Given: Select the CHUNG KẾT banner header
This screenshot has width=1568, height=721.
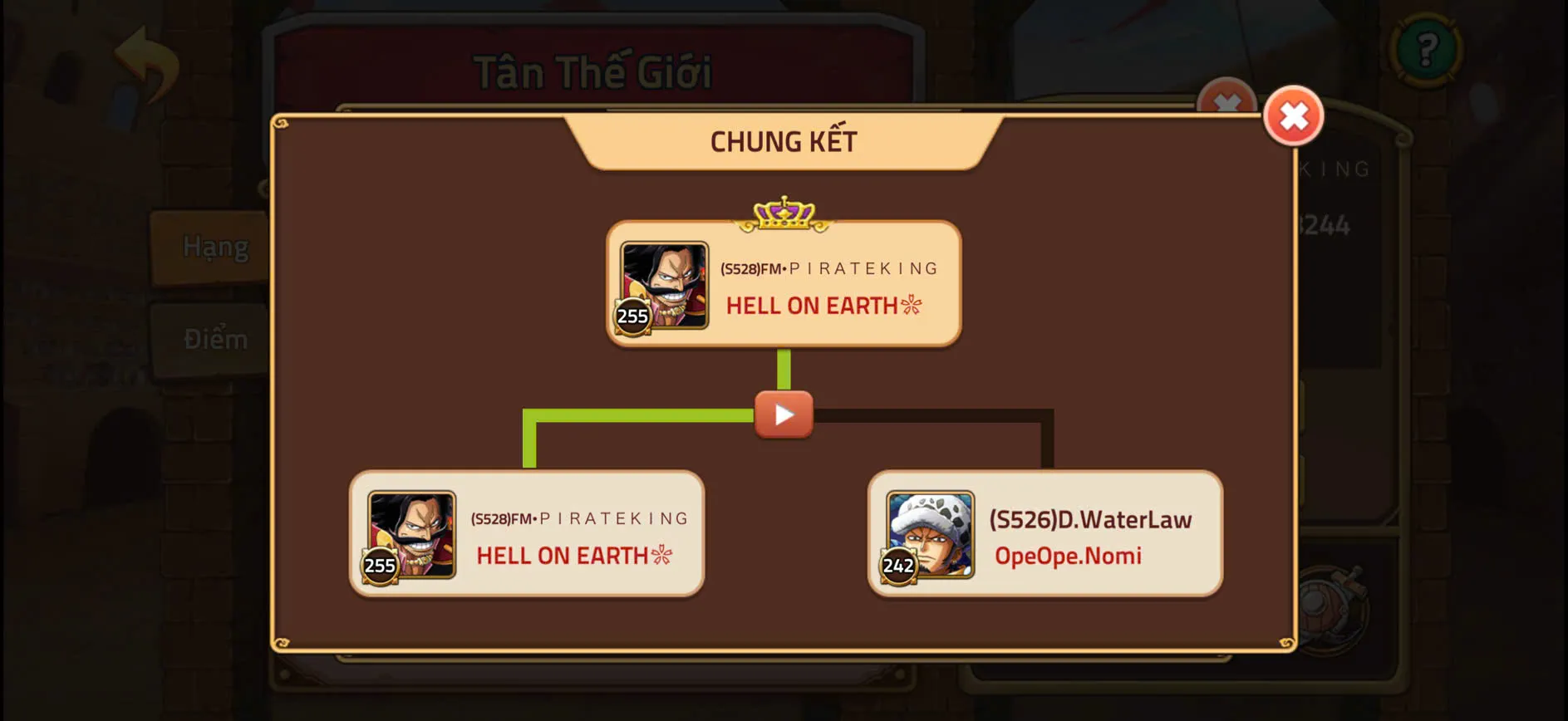Looking at the screenshot, I should coord(782,141).
